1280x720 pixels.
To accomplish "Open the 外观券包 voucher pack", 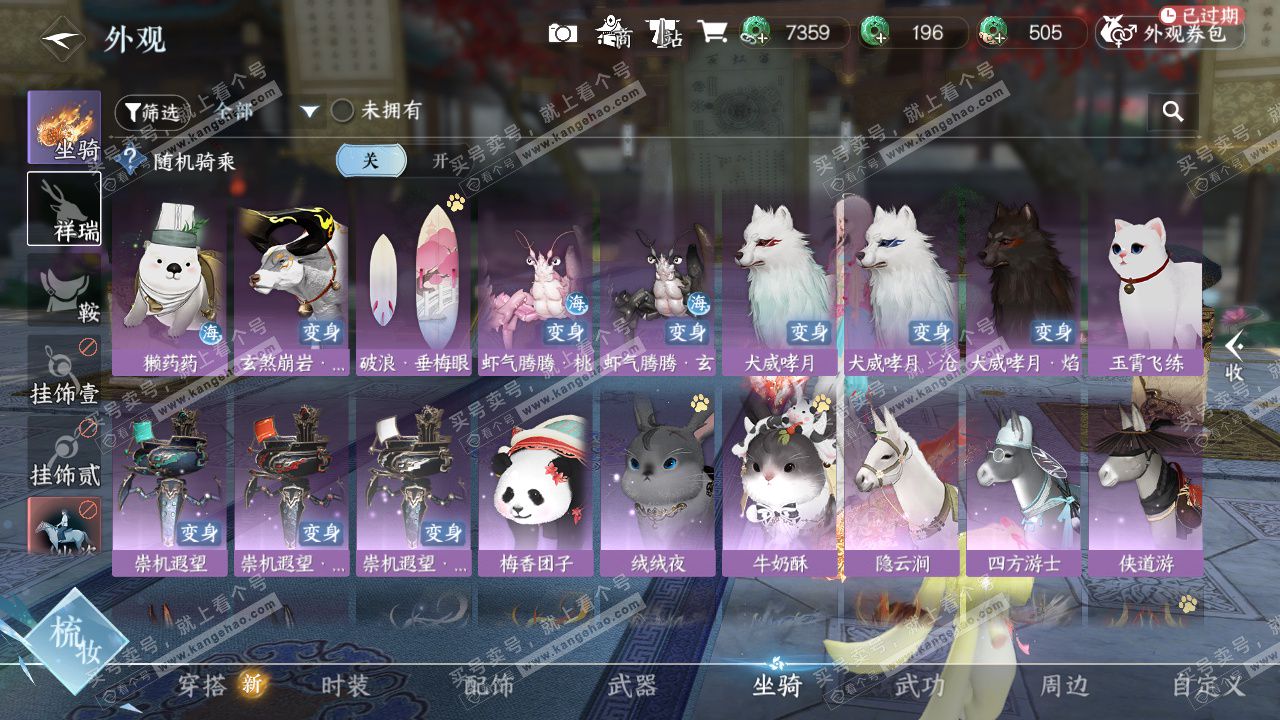I will click(x=1170, y=33).
